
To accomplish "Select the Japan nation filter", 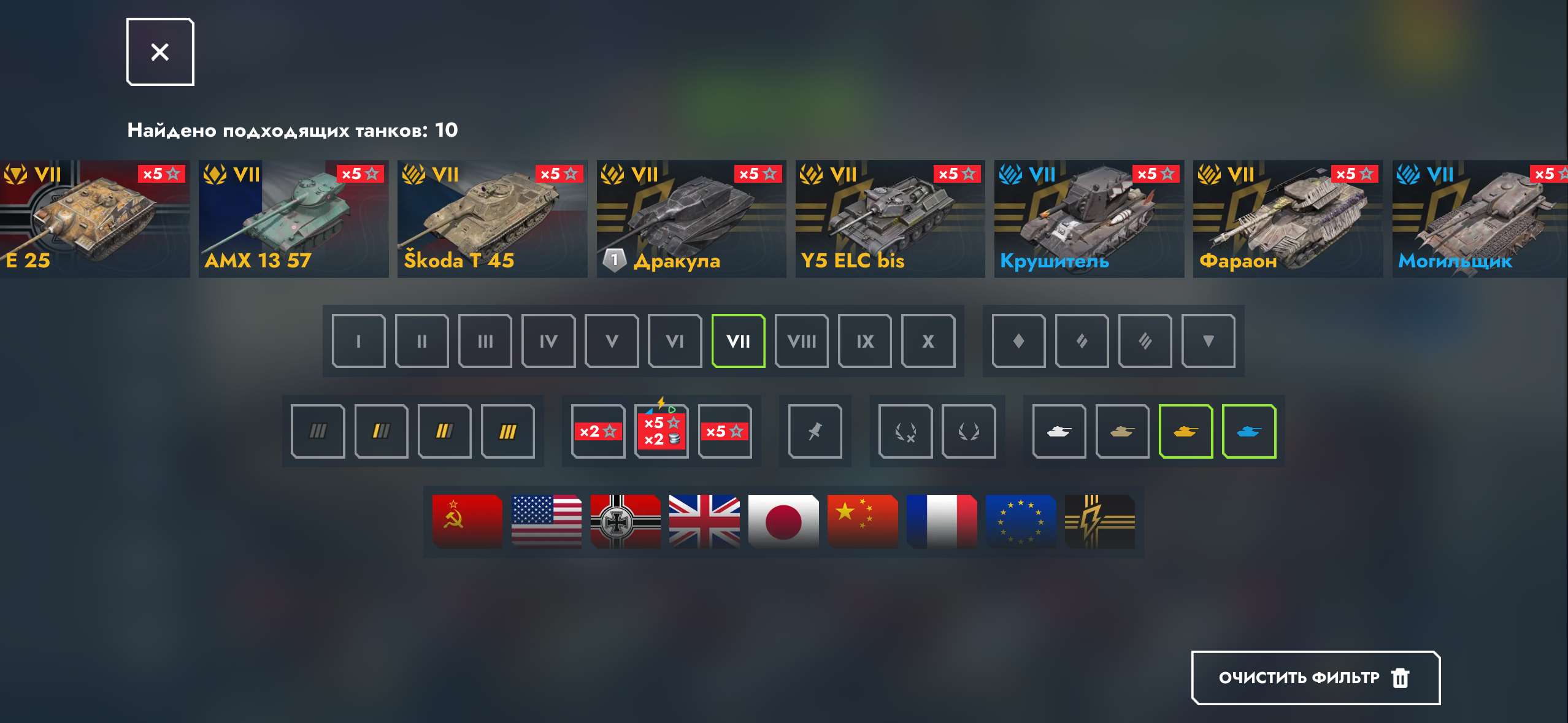I will pyautogui.click(x=783, y=521).
